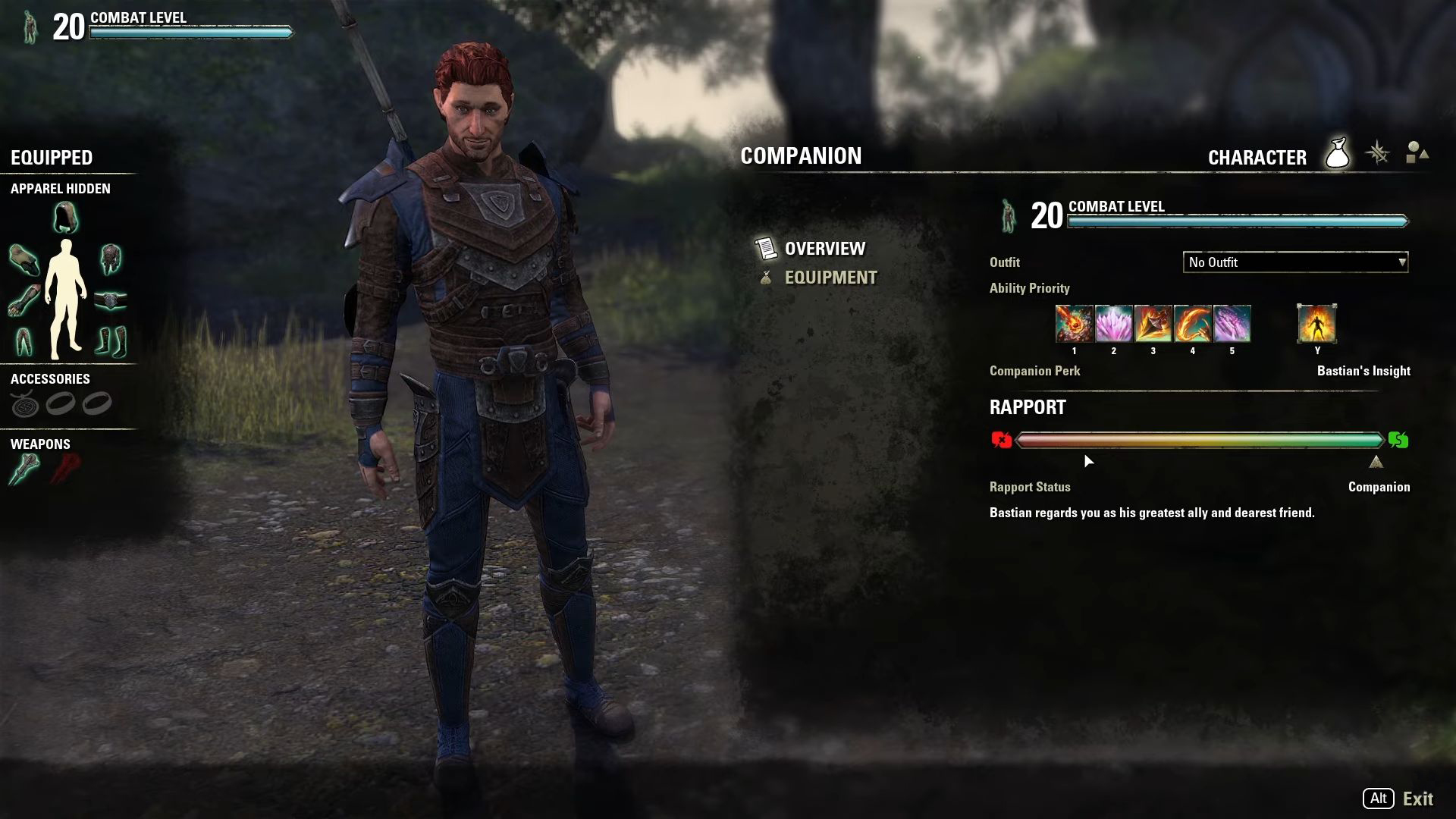The width and height of the screenshot is (1456, 819).
Task: Open the shapes collections tab icon
Action: [1416, 154]
